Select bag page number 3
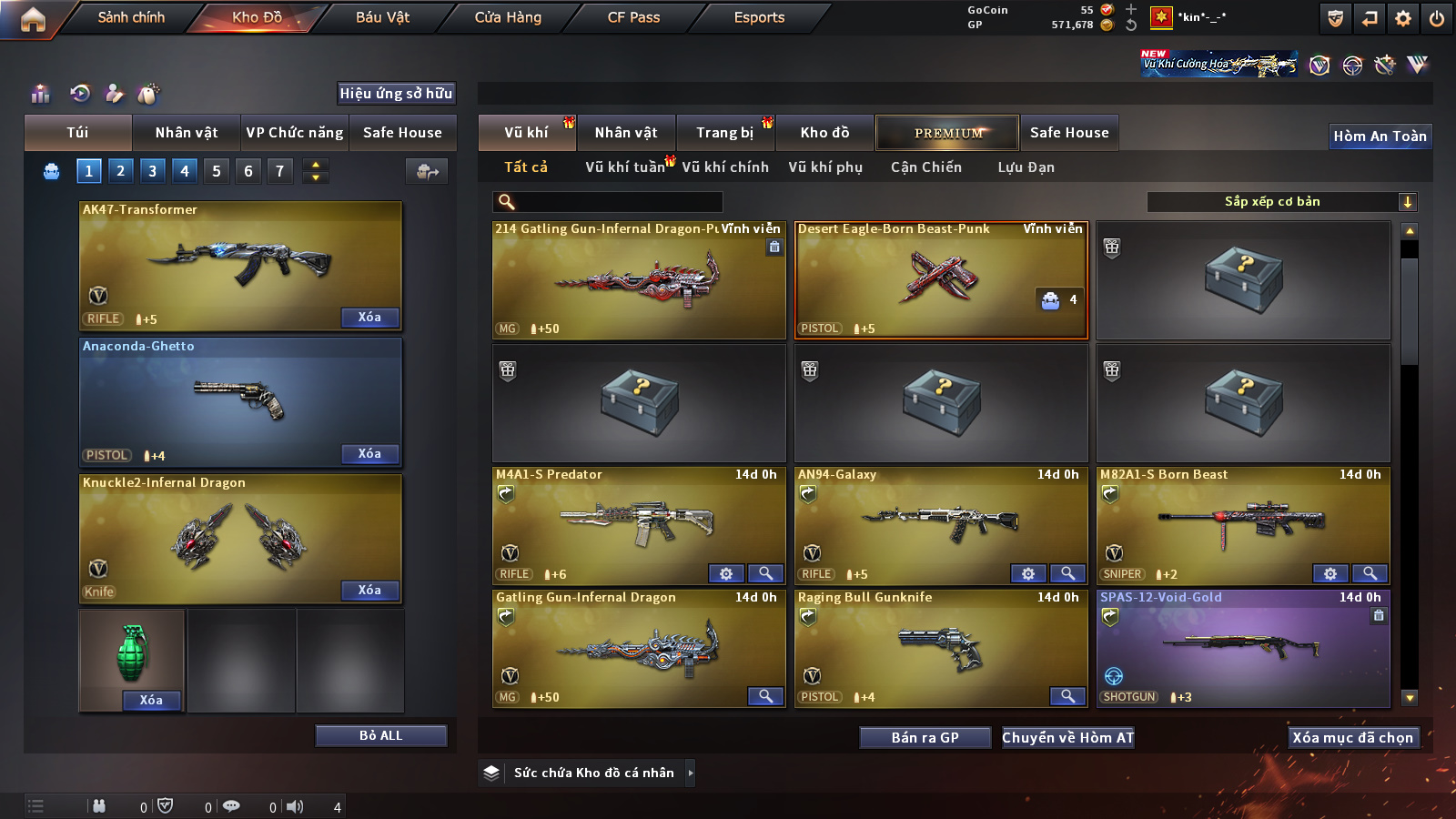This screenshot has width=1456, height=819. point(152,170)
